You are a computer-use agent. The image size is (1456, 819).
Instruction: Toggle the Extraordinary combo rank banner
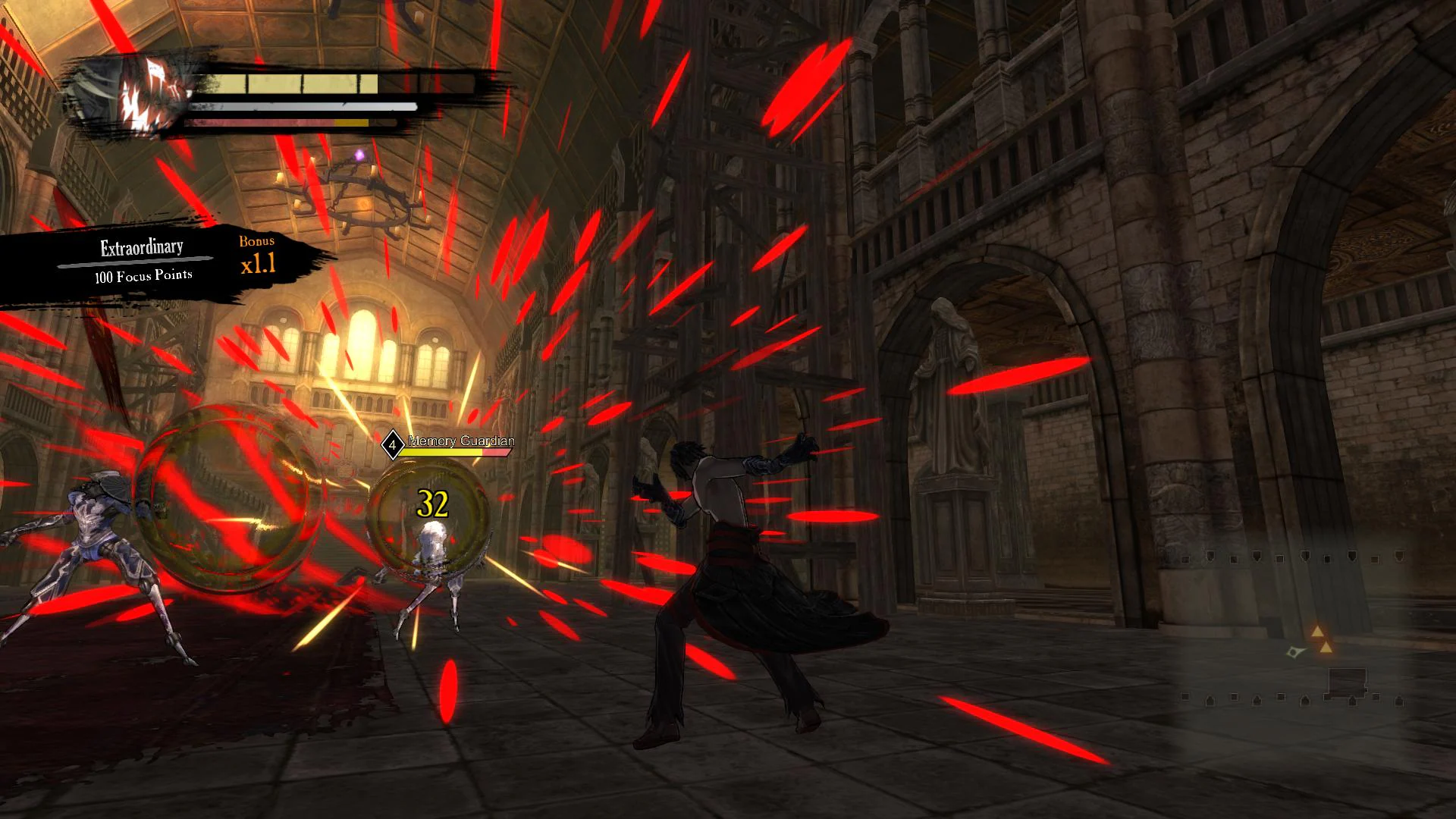[140, 246]
